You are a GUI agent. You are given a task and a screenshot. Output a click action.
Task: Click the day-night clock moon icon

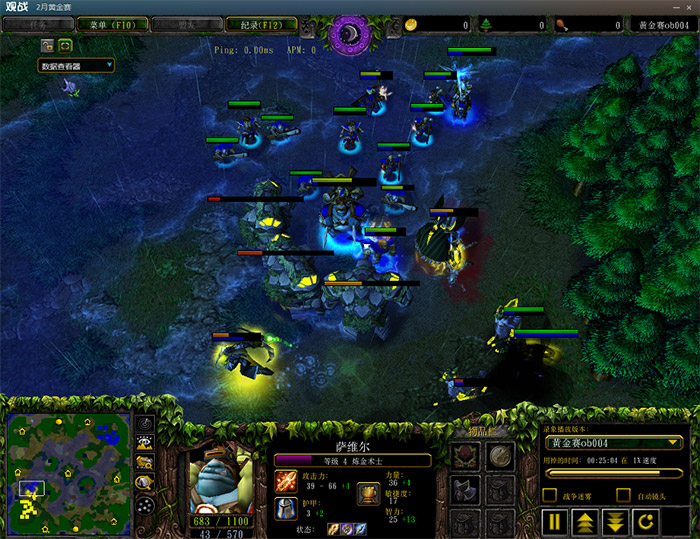350,33
